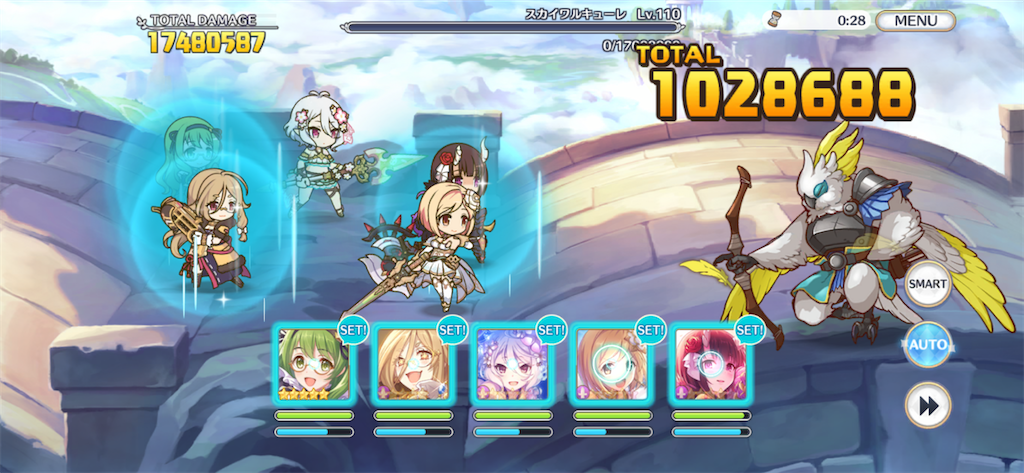
Task: Select the green-haired character portrait with glasses
Action: [313, 363]
